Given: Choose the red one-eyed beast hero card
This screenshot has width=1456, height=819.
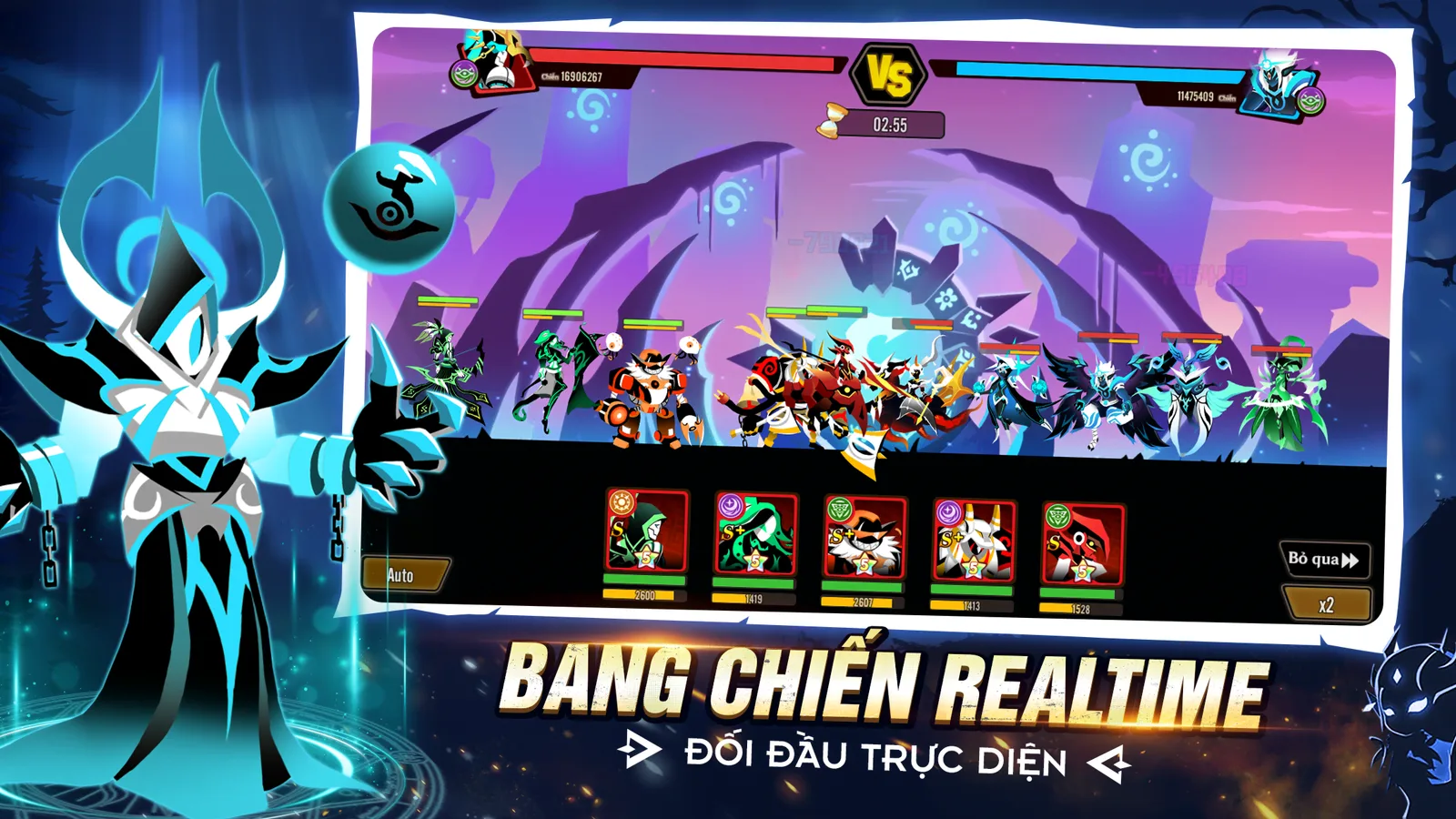Looking at the screenshot, I should tap(1082, 544).
